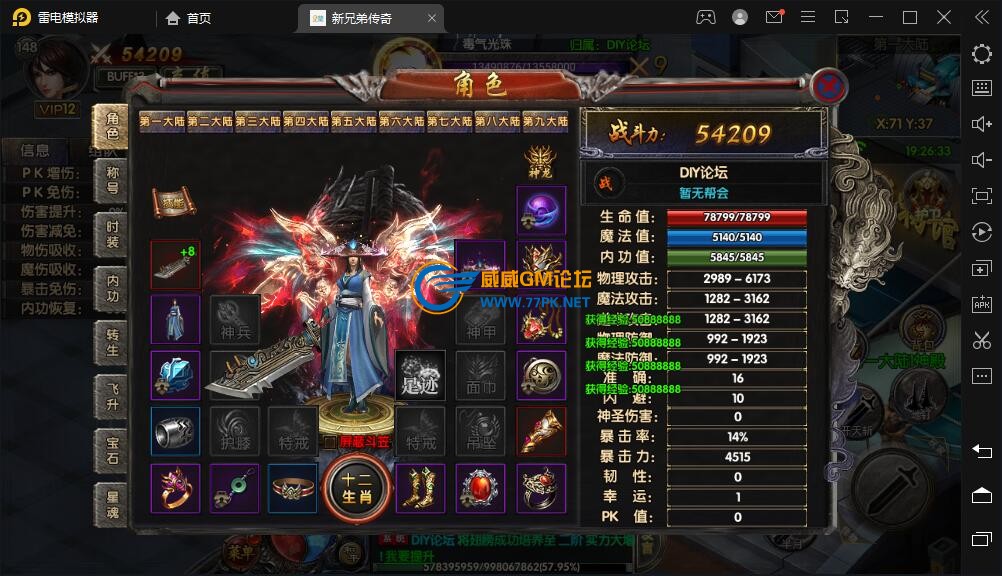This screenshot has height=576, width=1002.
Task: Go to the 转生 side tab
Action: click(112, 343)
